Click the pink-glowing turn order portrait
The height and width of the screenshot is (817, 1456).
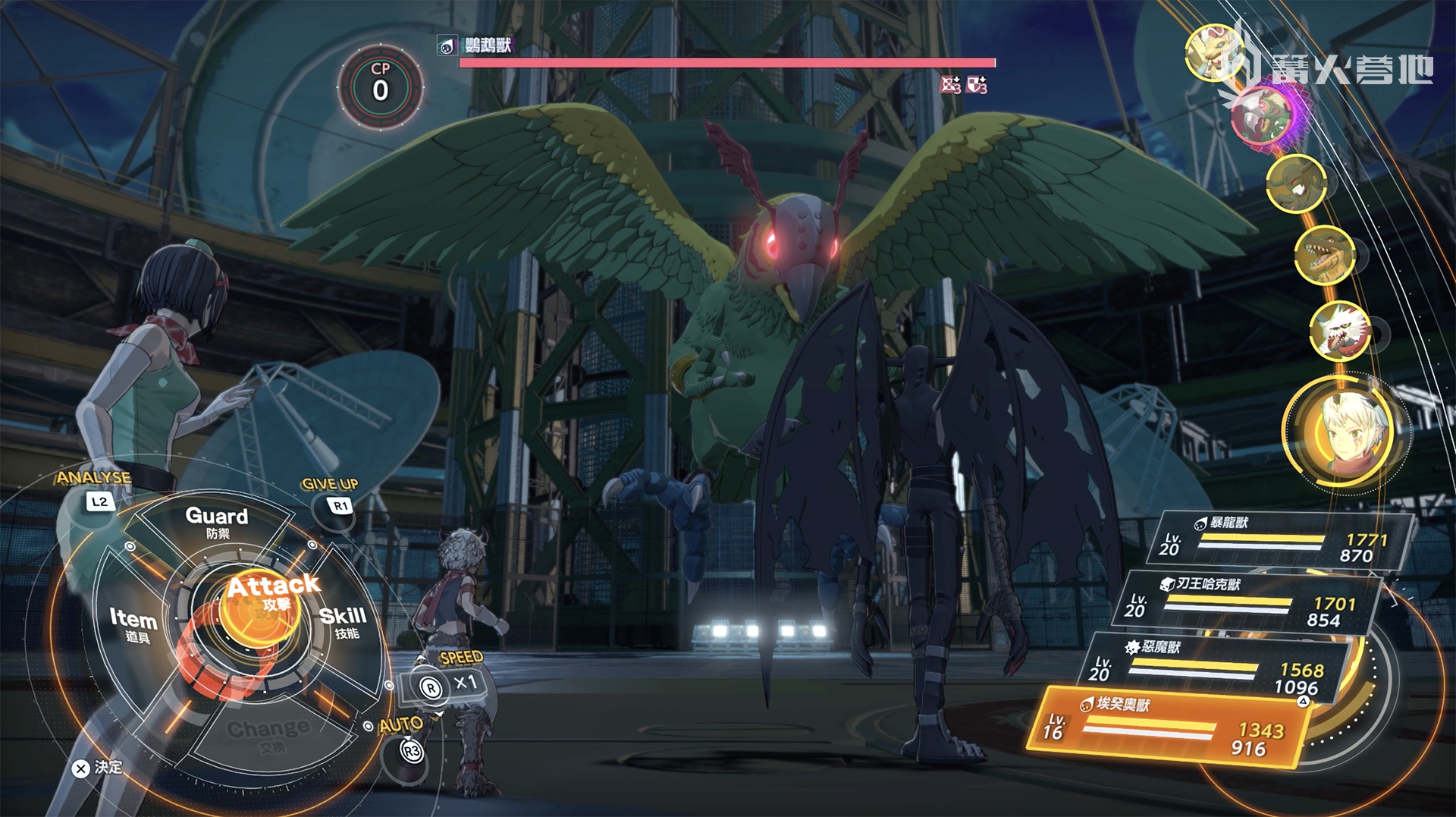[1263, 115]
